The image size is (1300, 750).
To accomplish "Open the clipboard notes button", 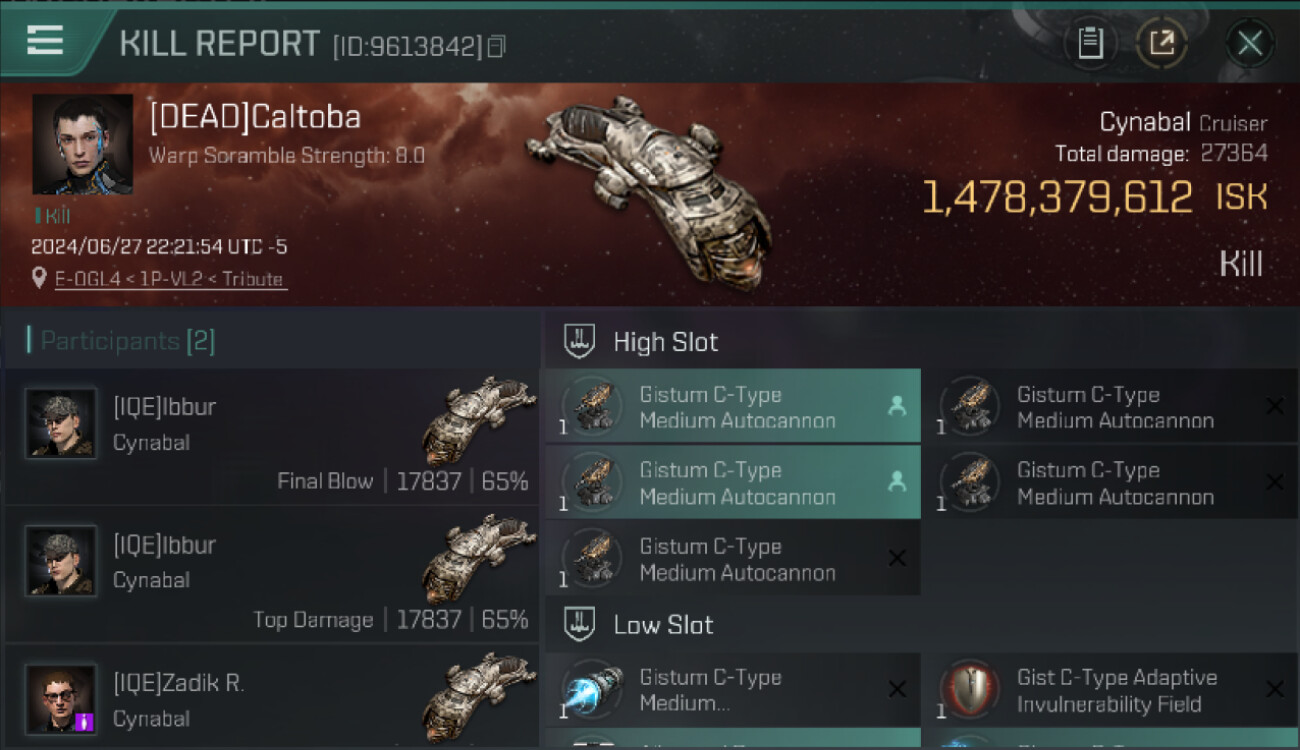I will [1090, 43].
